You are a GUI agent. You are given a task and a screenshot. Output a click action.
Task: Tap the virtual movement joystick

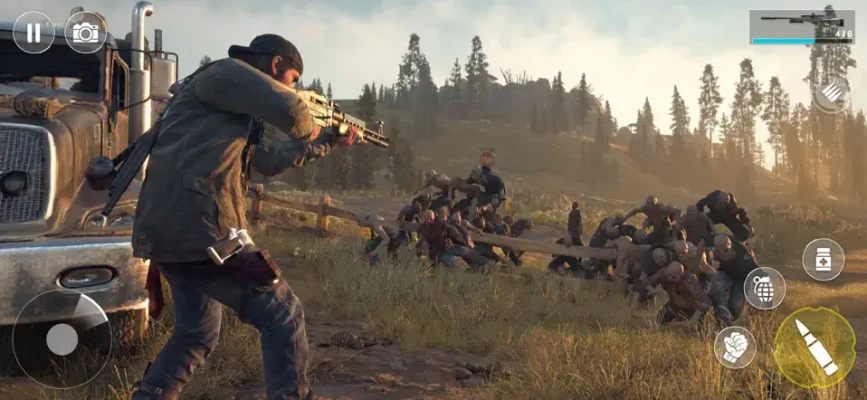pos(62,339)
